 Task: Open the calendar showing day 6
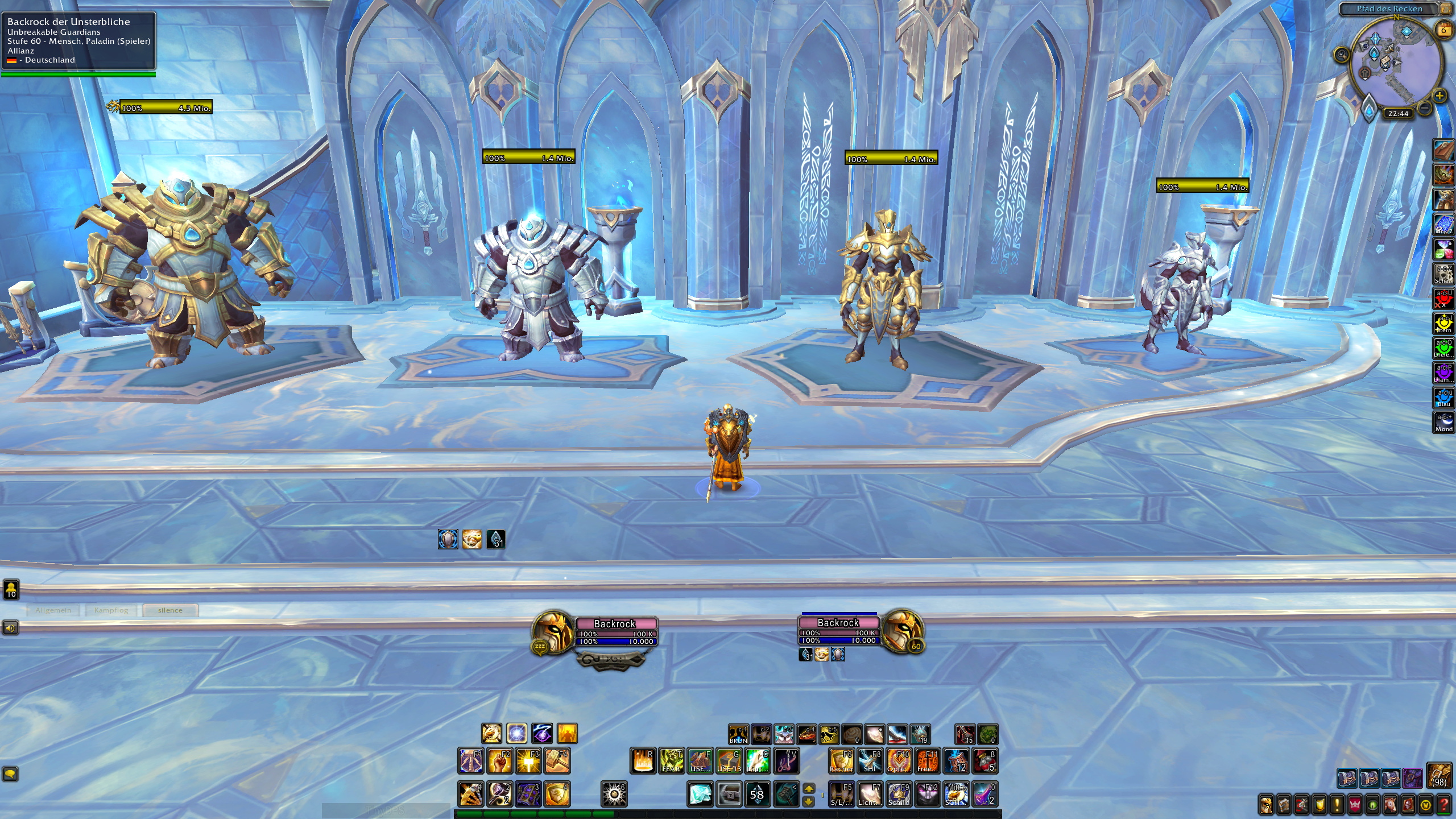coord(1443,28)
